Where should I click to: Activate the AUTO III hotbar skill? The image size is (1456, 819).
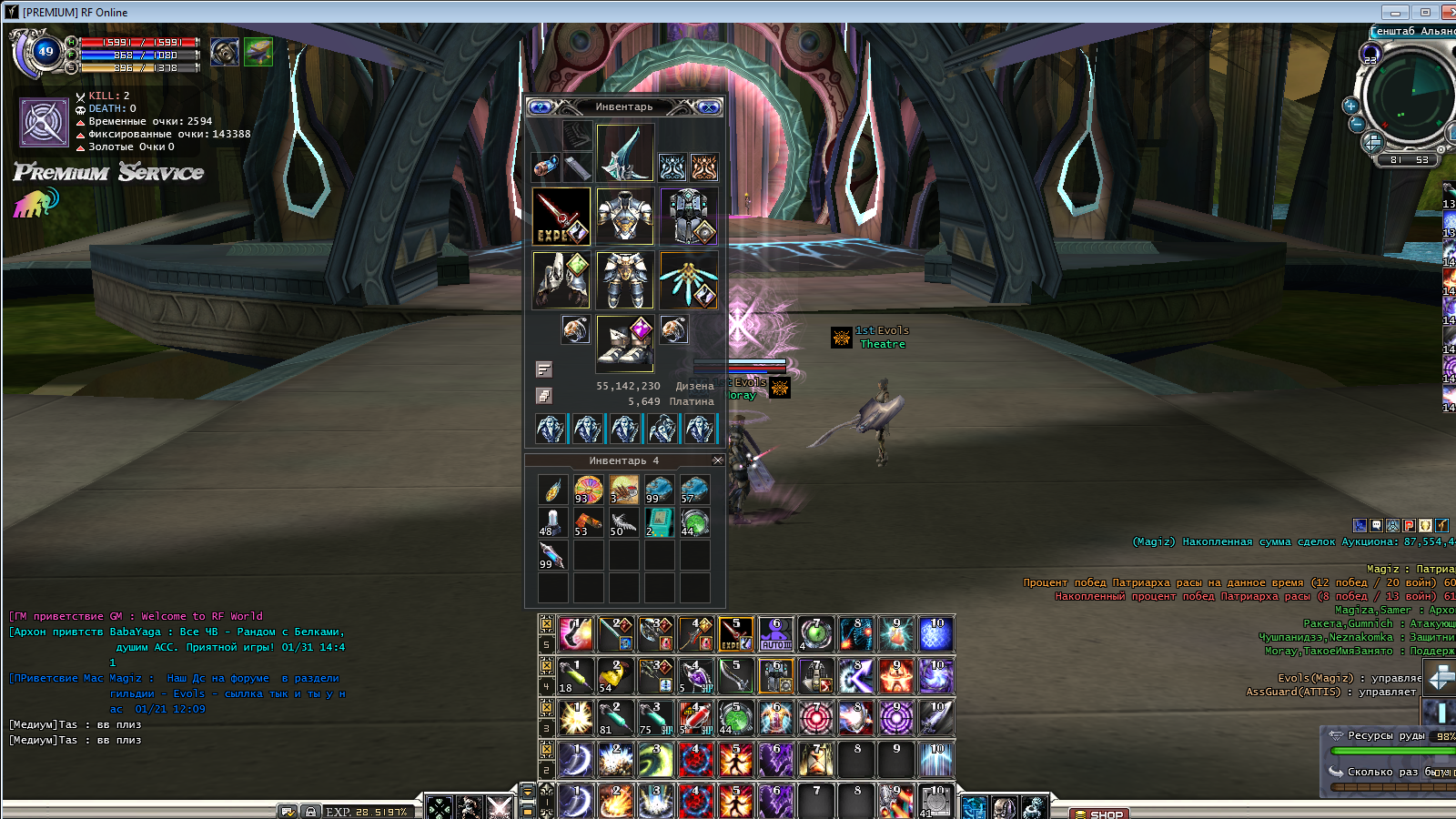point(776,633)
